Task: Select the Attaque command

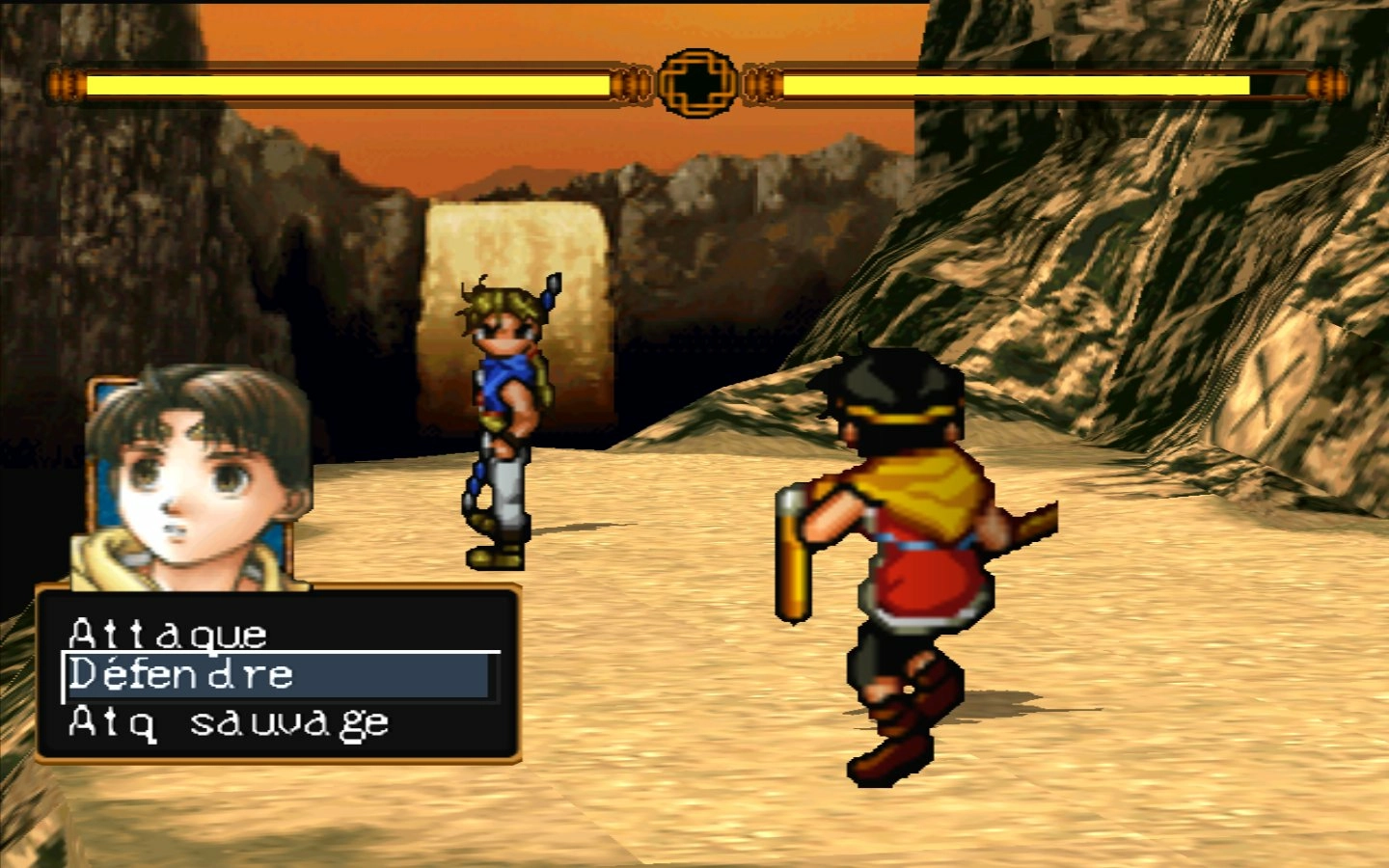Action: coord(168,634)
